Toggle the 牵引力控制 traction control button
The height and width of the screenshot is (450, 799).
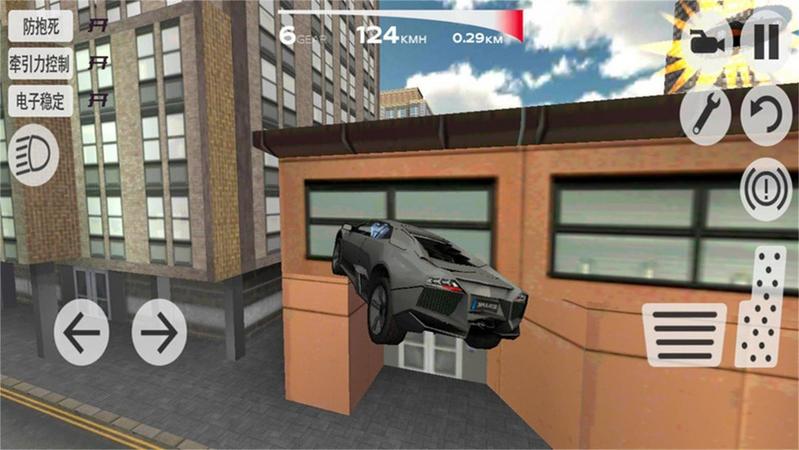pos(40,64)
